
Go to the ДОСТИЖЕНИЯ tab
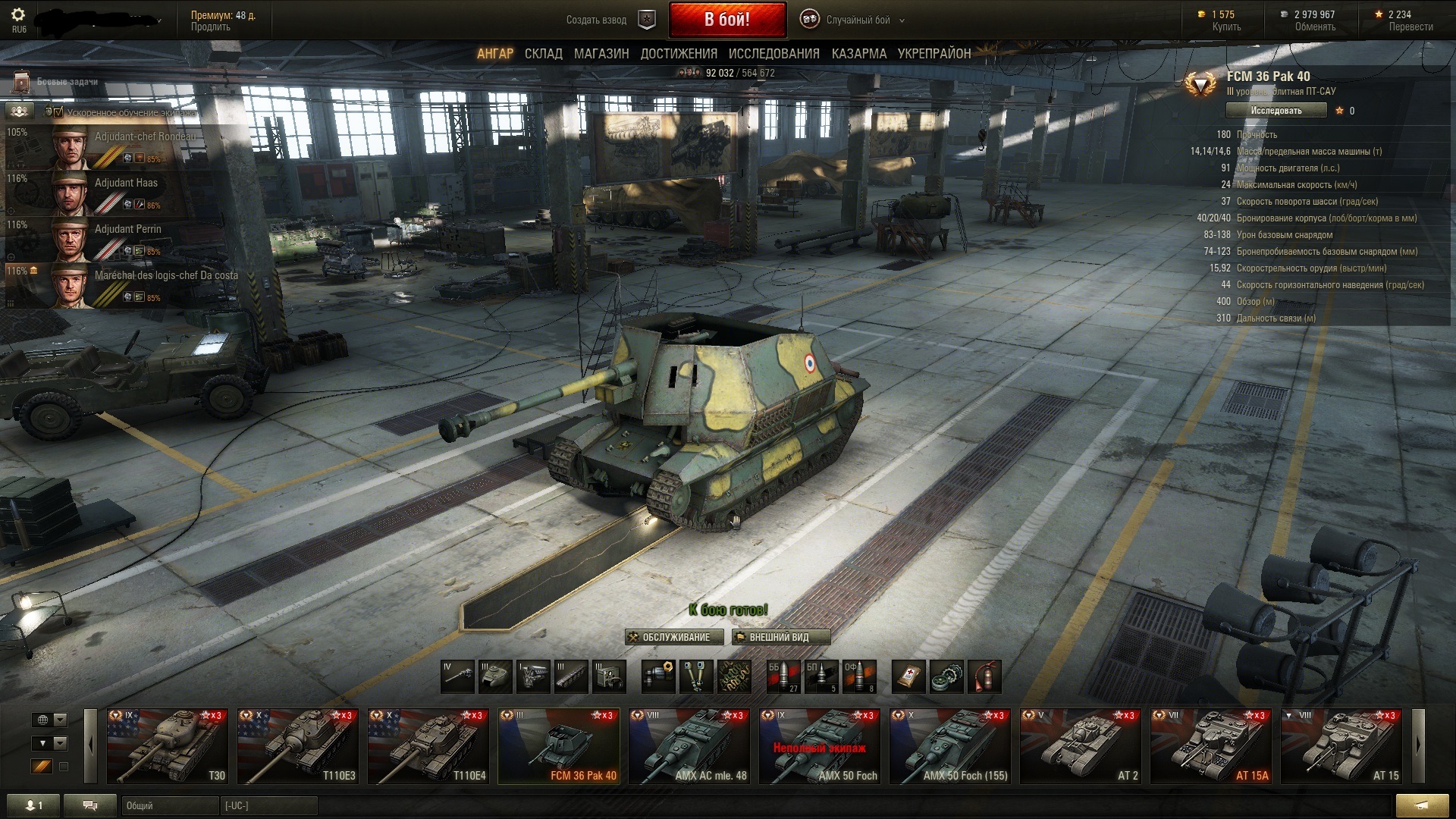point(679,54)
